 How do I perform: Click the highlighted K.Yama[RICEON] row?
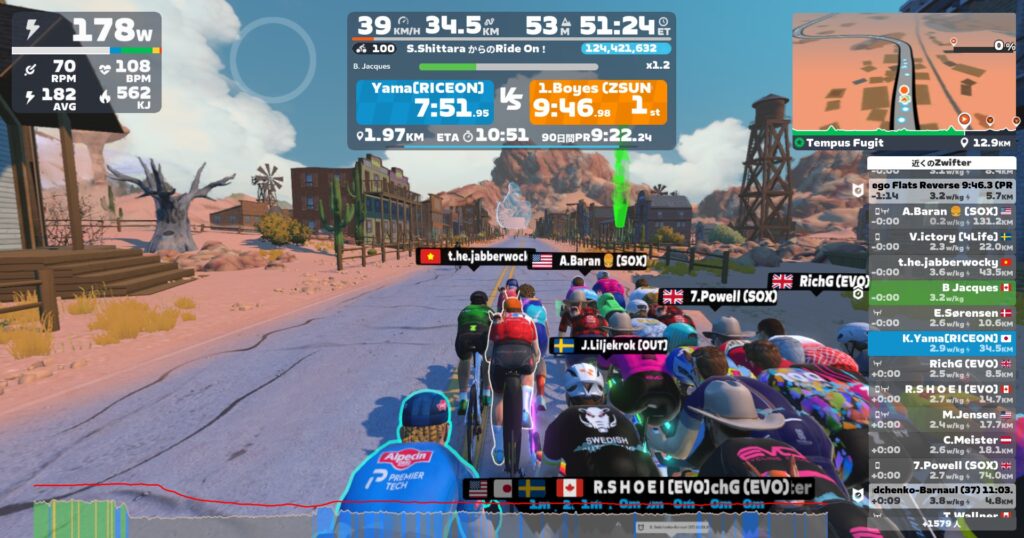941,343
